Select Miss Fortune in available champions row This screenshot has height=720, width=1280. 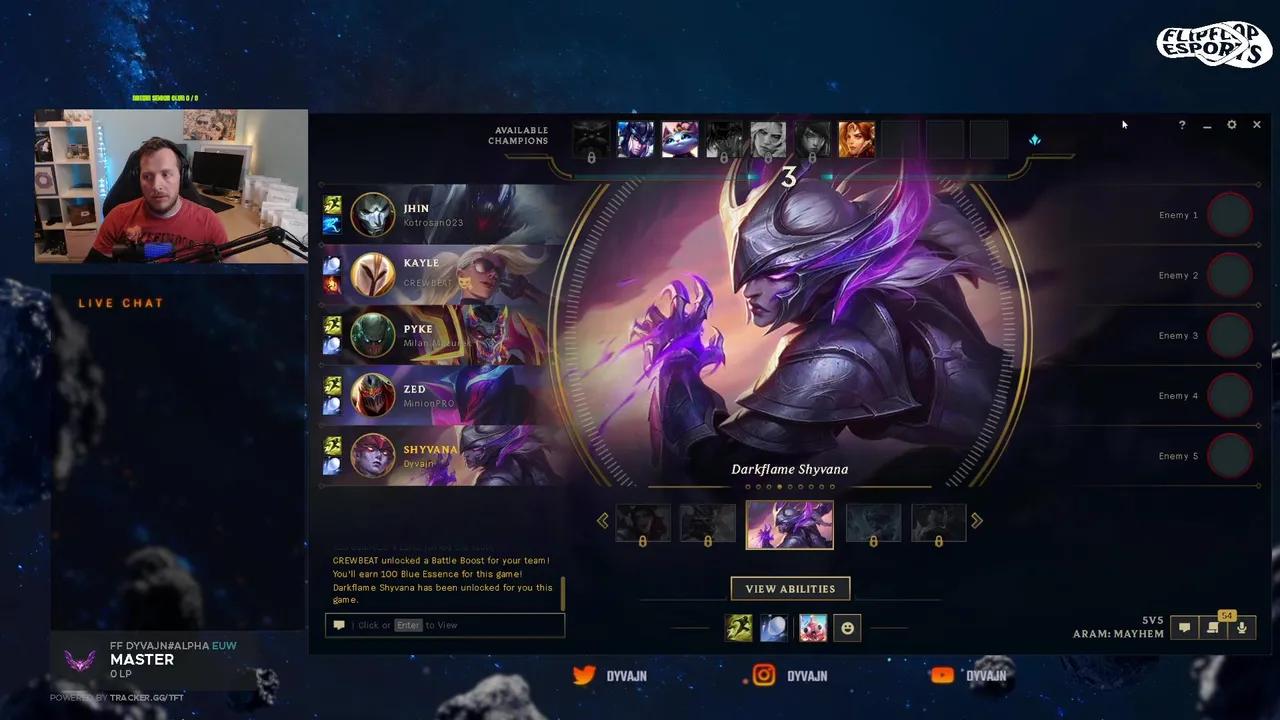[x=856, y=139]
